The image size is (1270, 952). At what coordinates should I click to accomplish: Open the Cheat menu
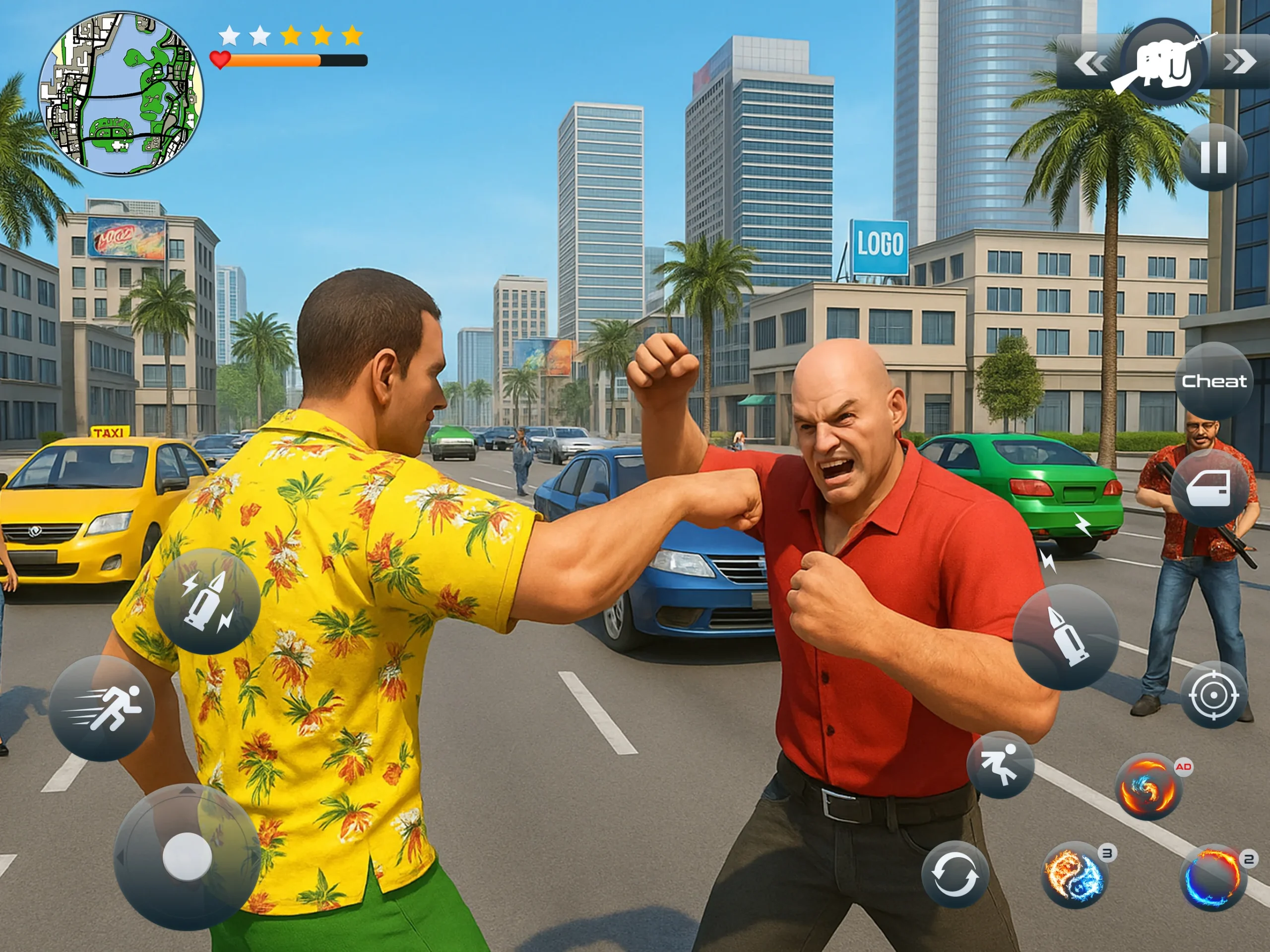tap(1214, 381)
